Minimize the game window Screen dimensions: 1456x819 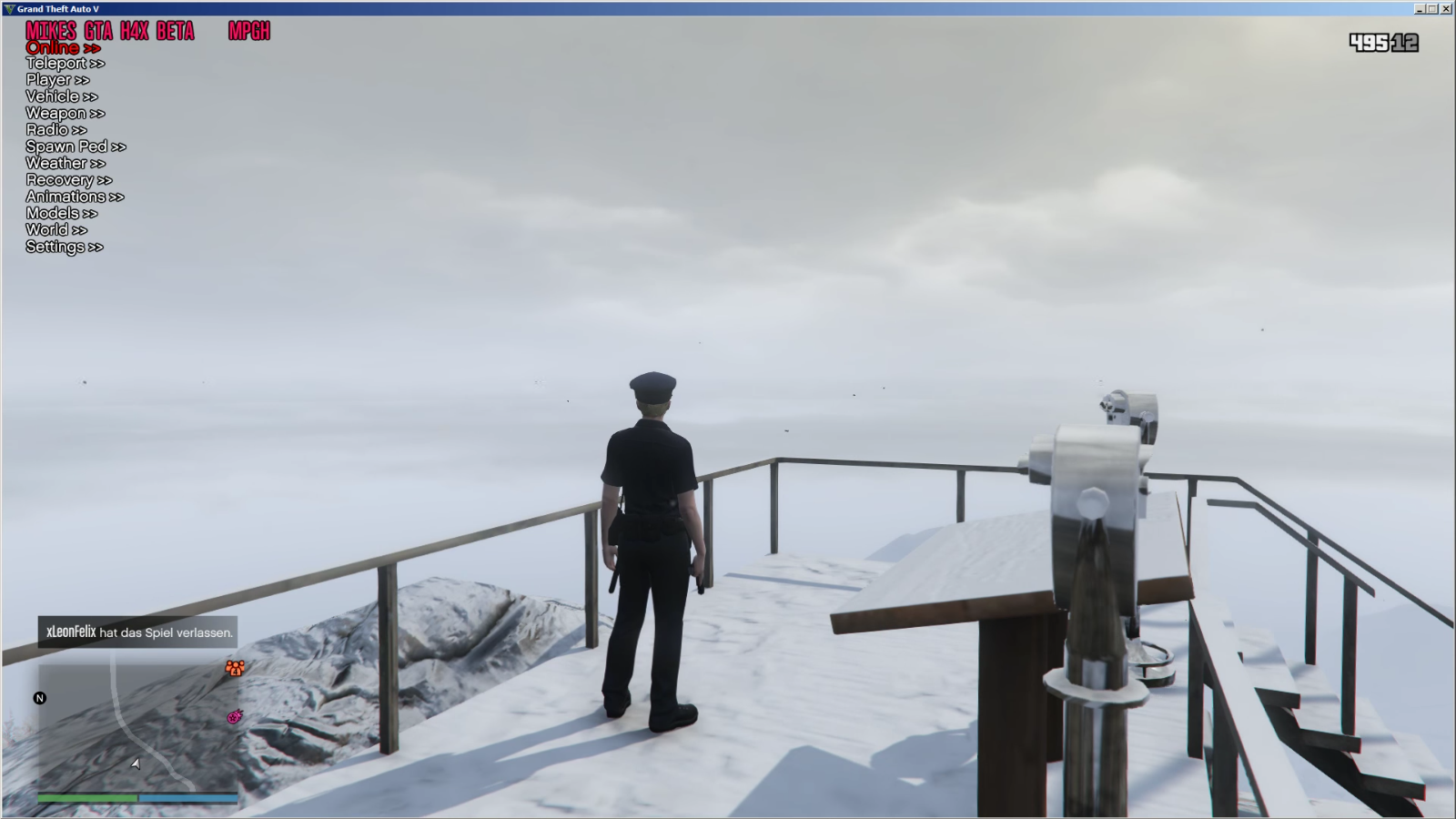(x=1420, y=8)
